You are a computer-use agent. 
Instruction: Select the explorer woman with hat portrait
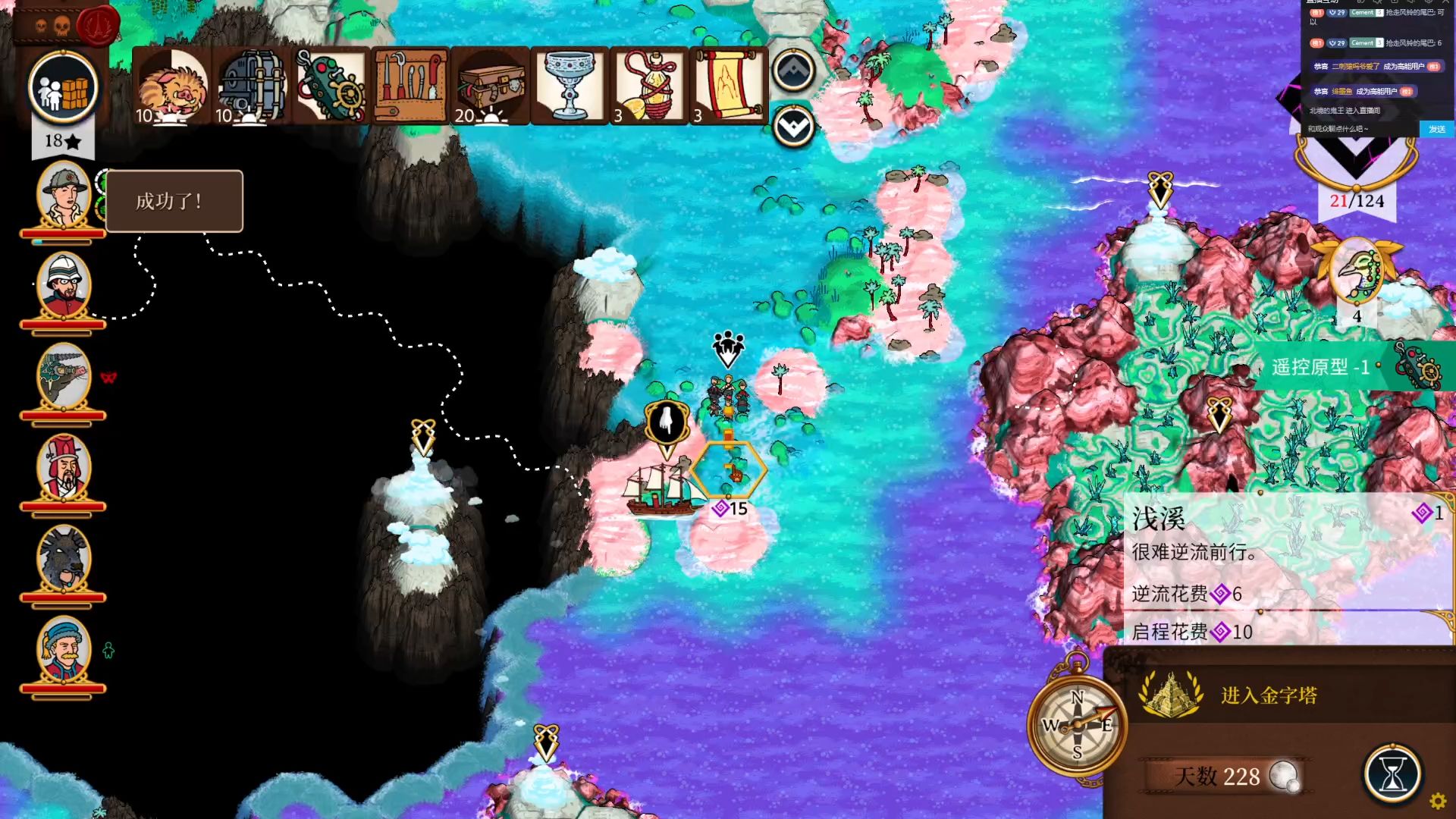tap(64, 196)
